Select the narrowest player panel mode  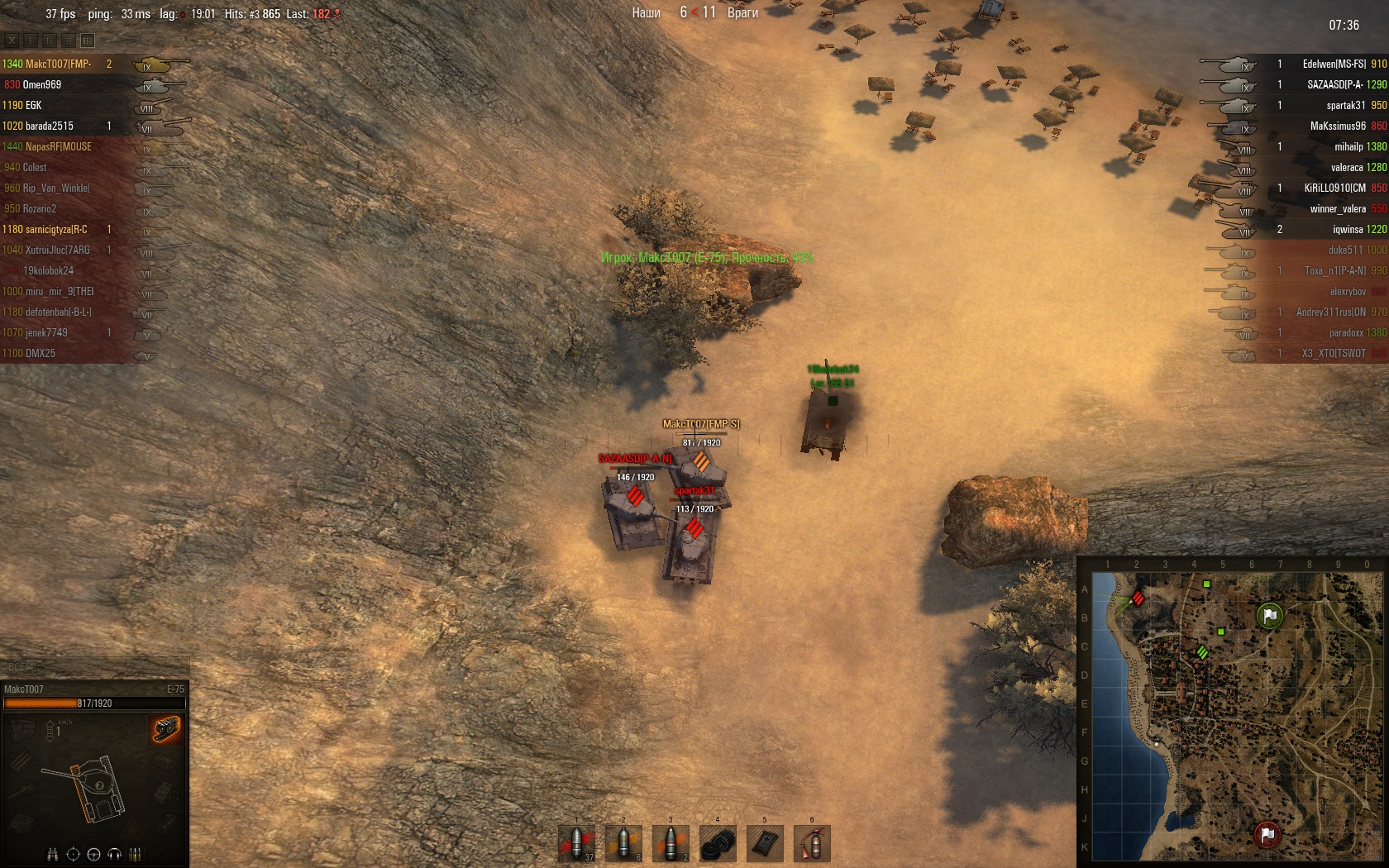tap(31, 40)
